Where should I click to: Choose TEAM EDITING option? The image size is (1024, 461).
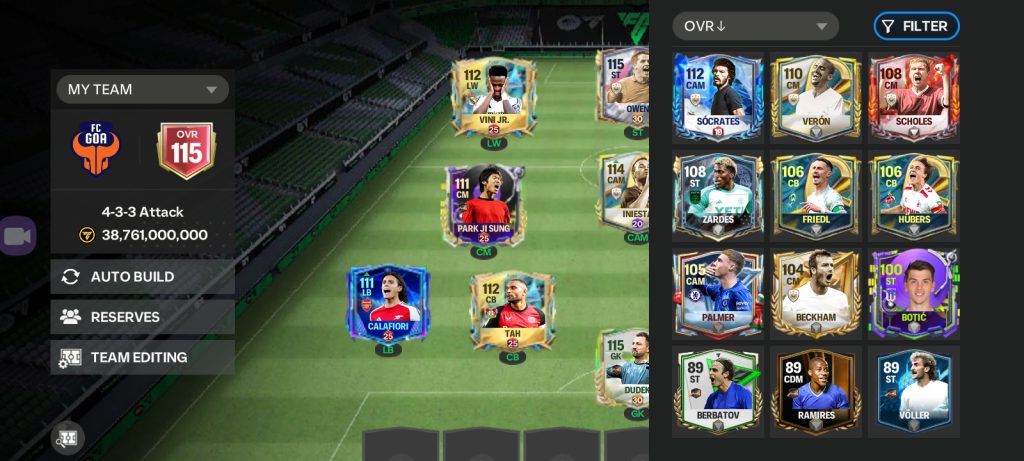(x=142, y=357)
